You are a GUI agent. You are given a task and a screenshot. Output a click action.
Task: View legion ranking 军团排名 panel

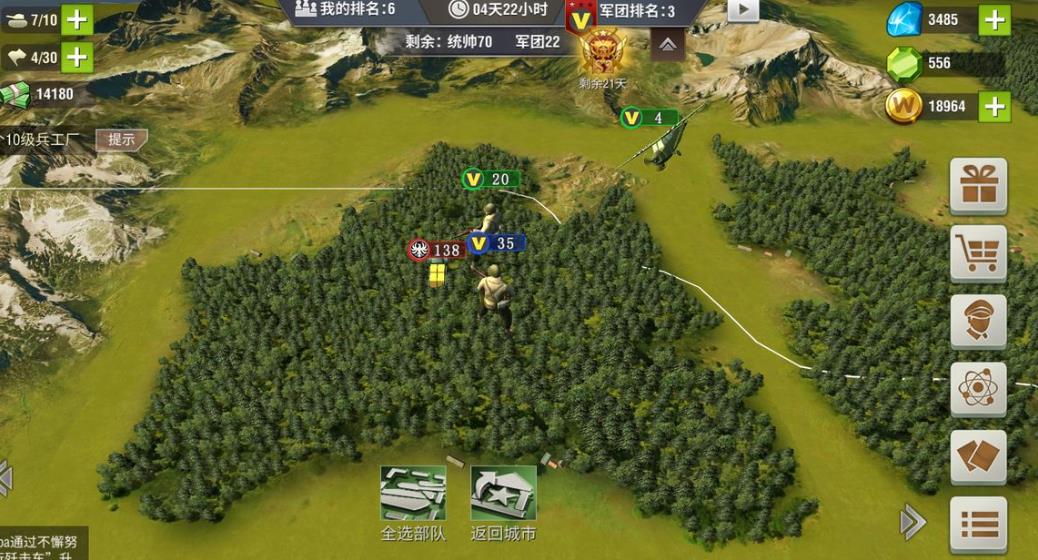[x=636, y=10]
